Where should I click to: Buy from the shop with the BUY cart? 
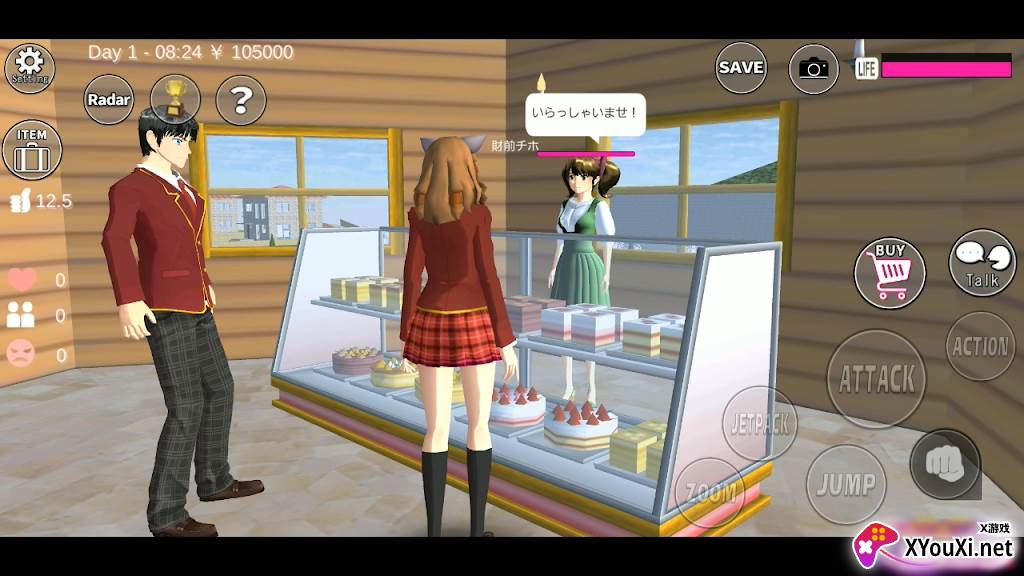tap(889, 270)
